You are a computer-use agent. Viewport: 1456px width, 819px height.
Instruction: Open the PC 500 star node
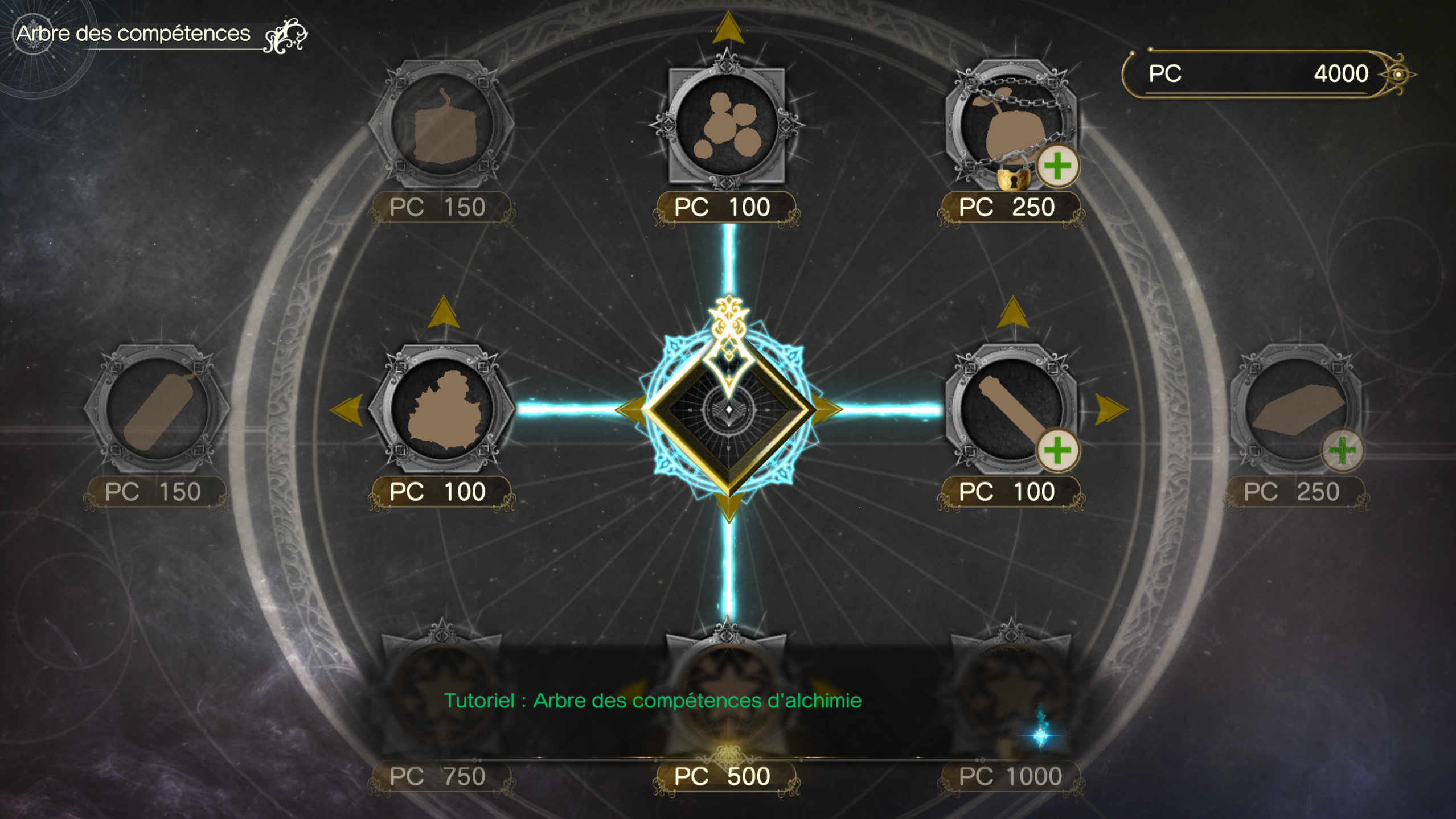(727, 692)
